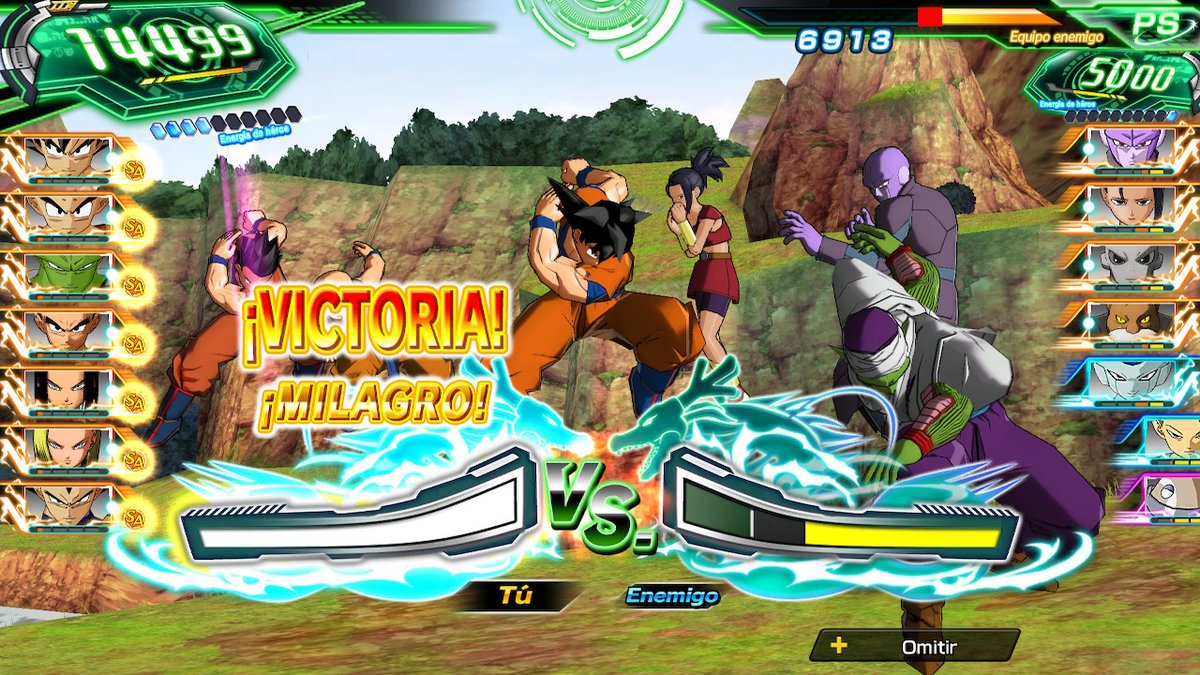Select Hit's purple portrait on enemy team

[1130, 148]
